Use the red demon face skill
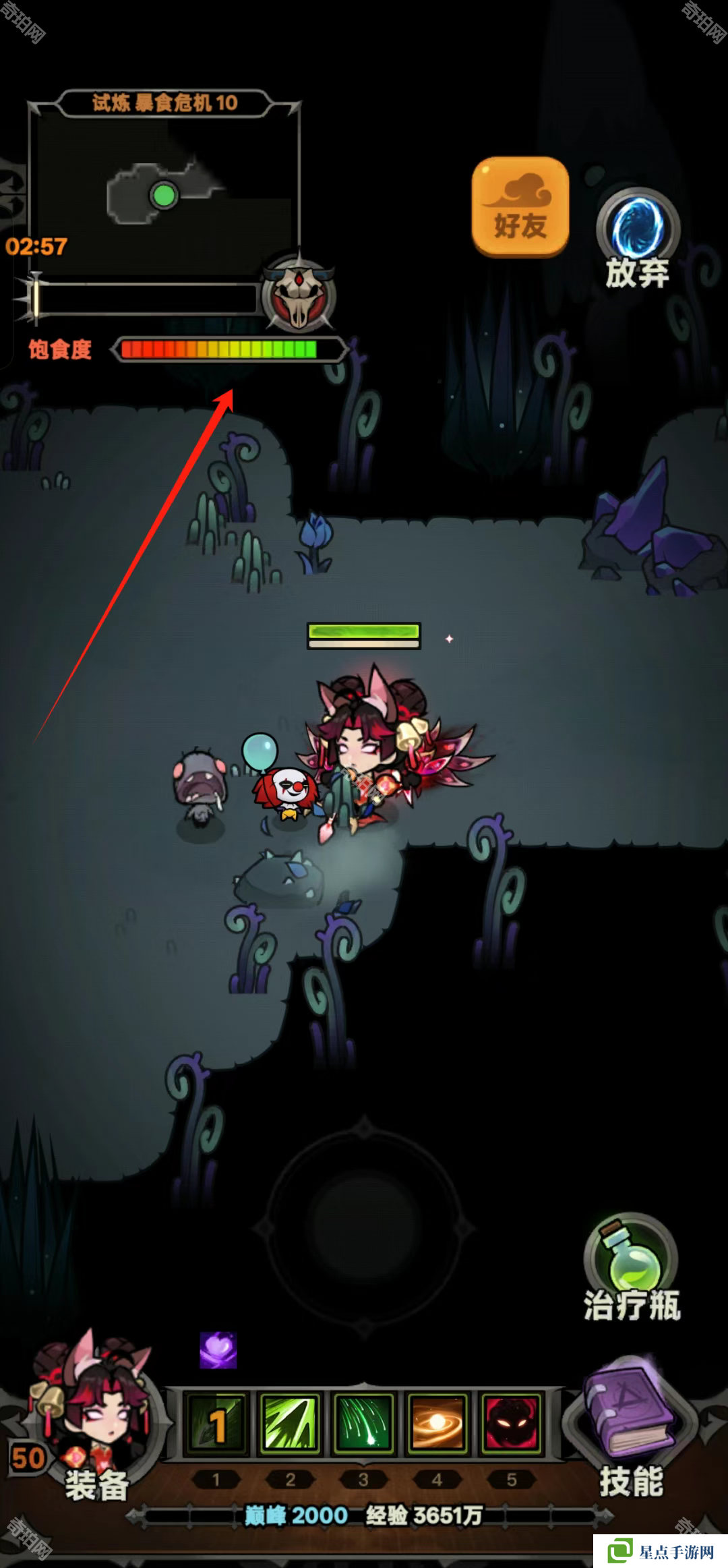The width and height of the screenshot is (728, 1568). (x=510, y=1423)
